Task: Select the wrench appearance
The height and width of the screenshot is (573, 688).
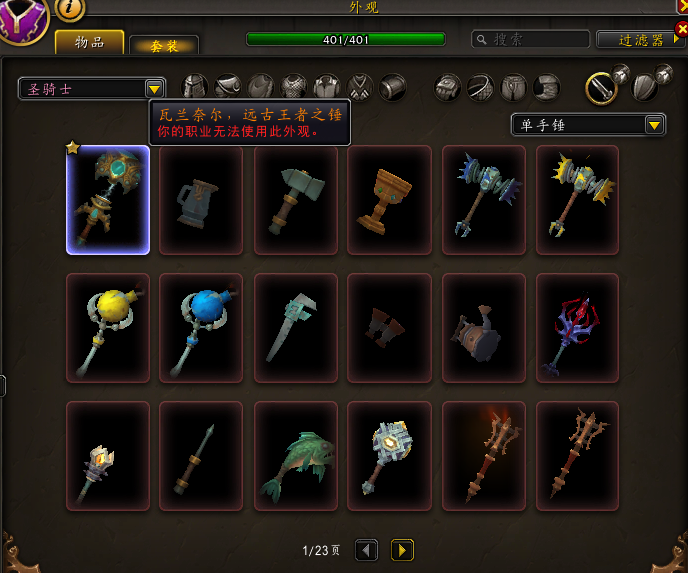Action: (295, 328)
